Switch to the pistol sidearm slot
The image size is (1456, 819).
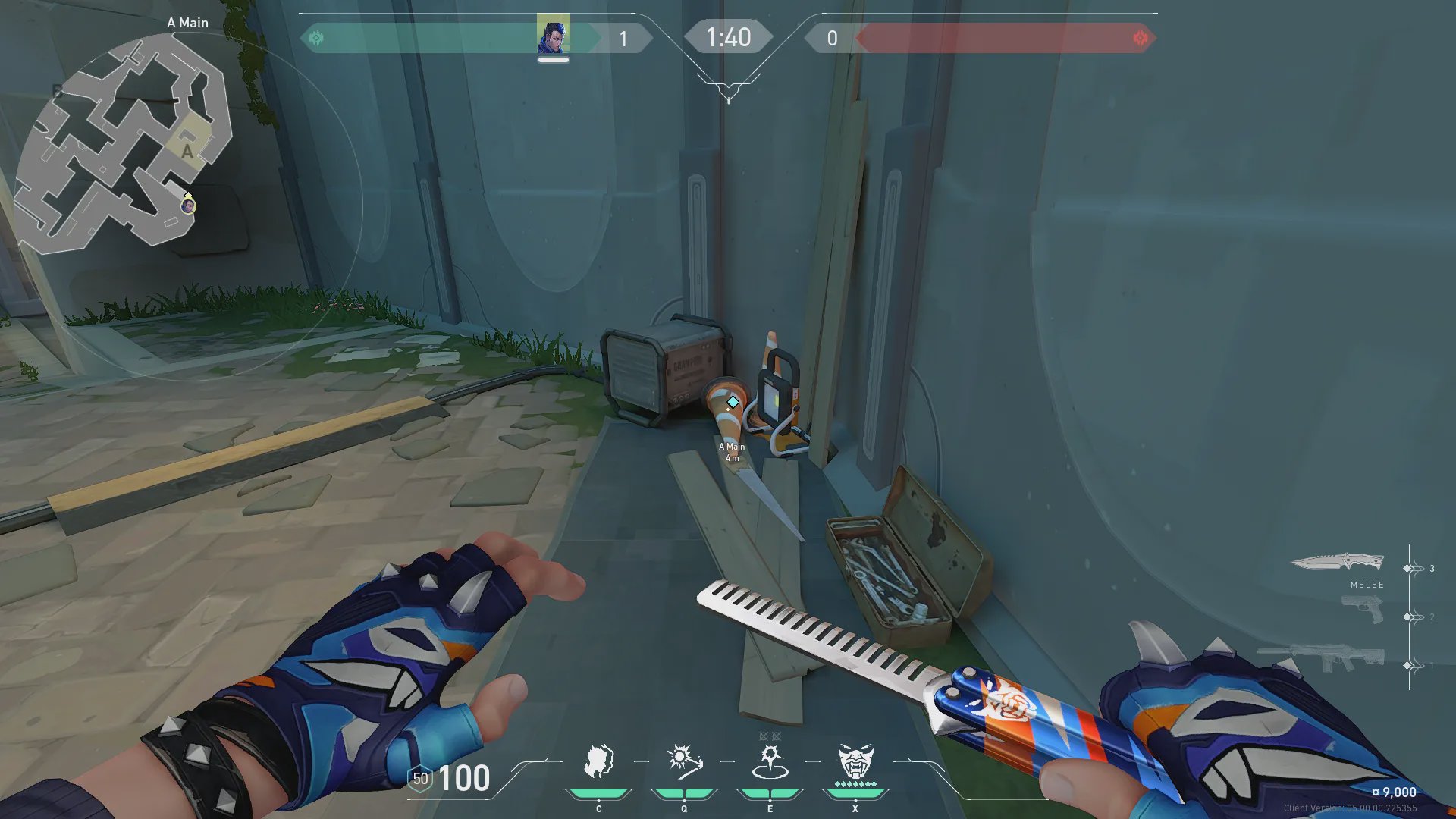(1362, 610)
